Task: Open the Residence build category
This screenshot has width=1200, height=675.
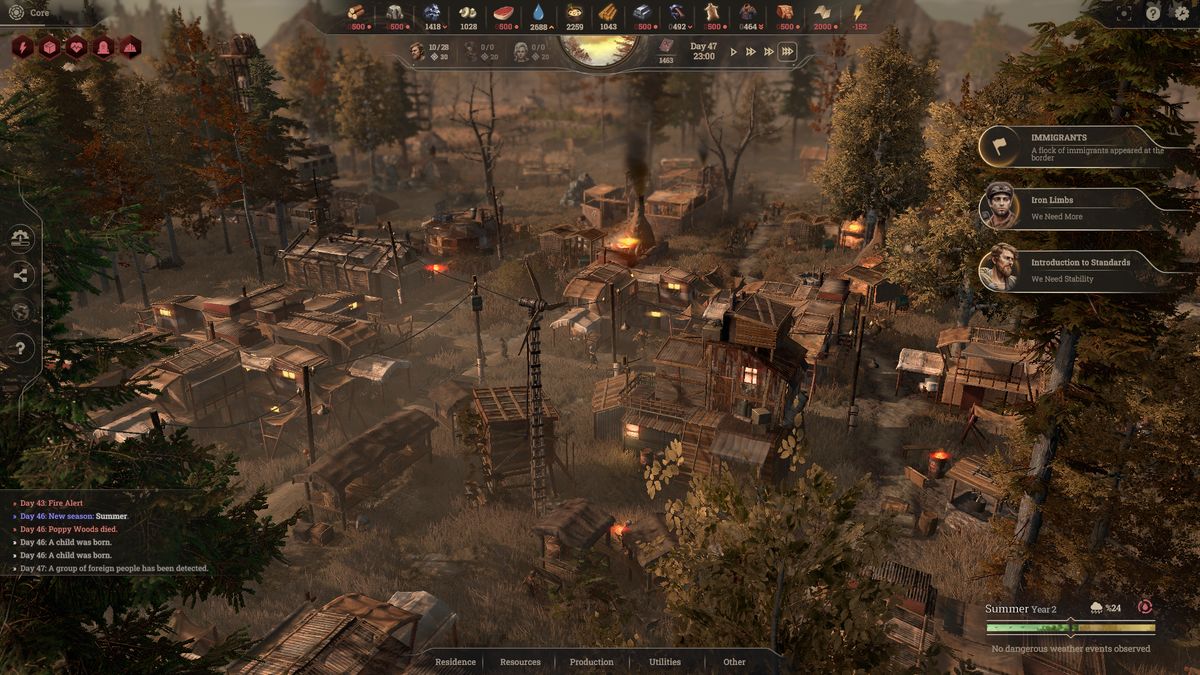Action: (455, 662)
